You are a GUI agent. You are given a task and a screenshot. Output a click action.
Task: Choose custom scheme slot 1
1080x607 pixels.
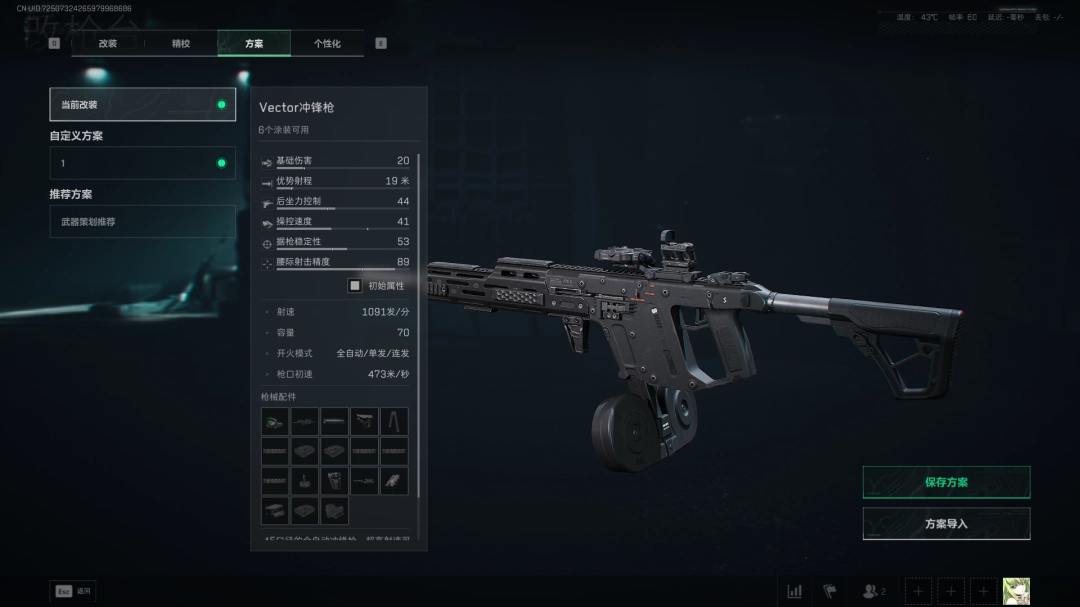142,163
